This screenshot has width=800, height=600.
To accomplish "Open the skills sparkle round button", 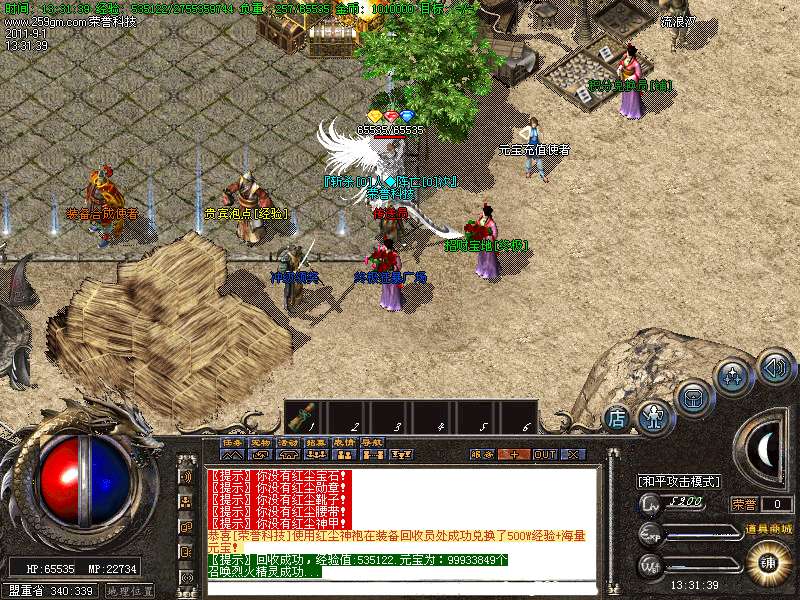I will tap(733, 377).
